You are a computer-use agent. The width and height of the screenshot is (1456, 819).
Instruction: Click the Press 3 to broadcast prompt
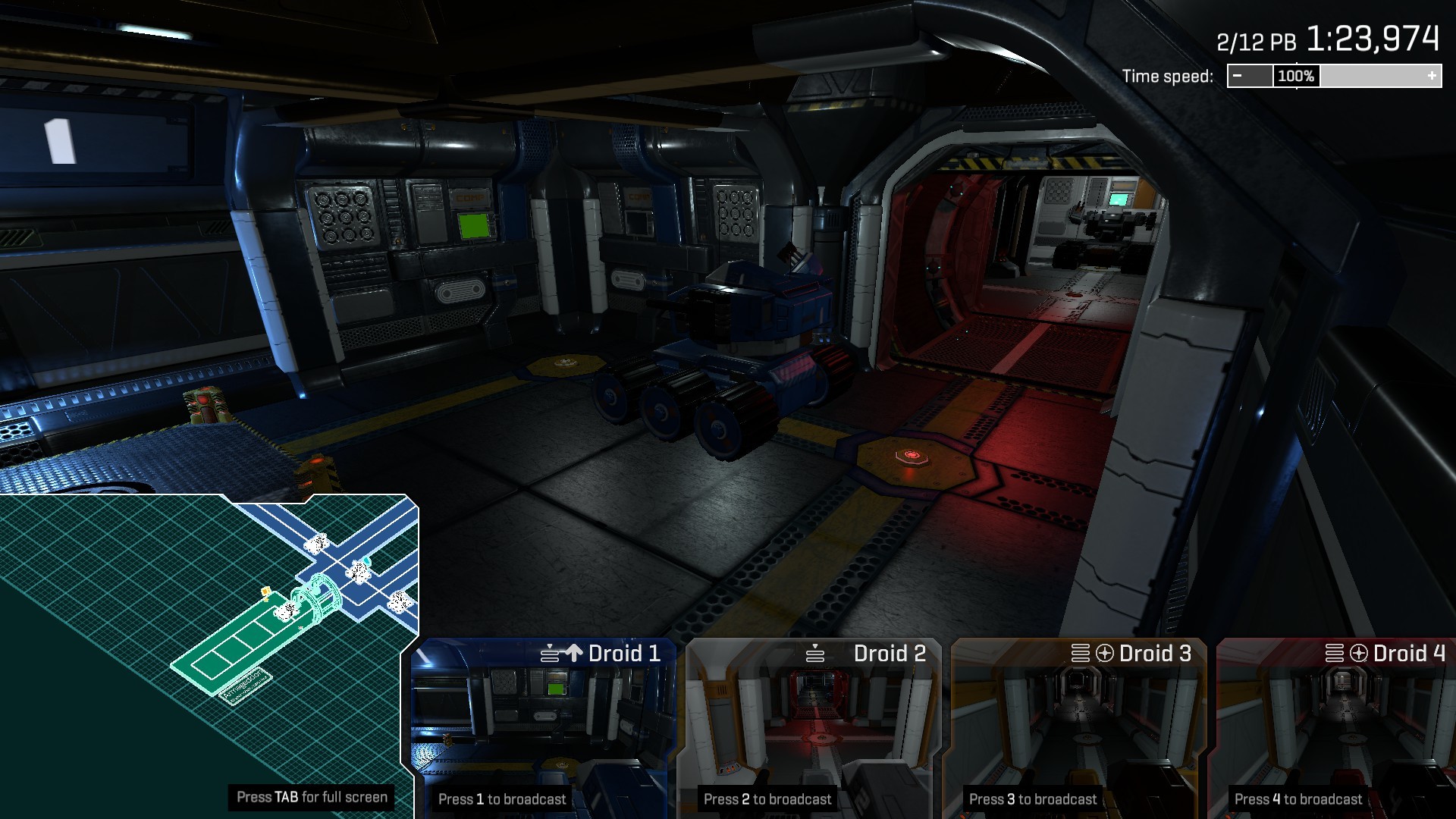(x=1033, y=799)
